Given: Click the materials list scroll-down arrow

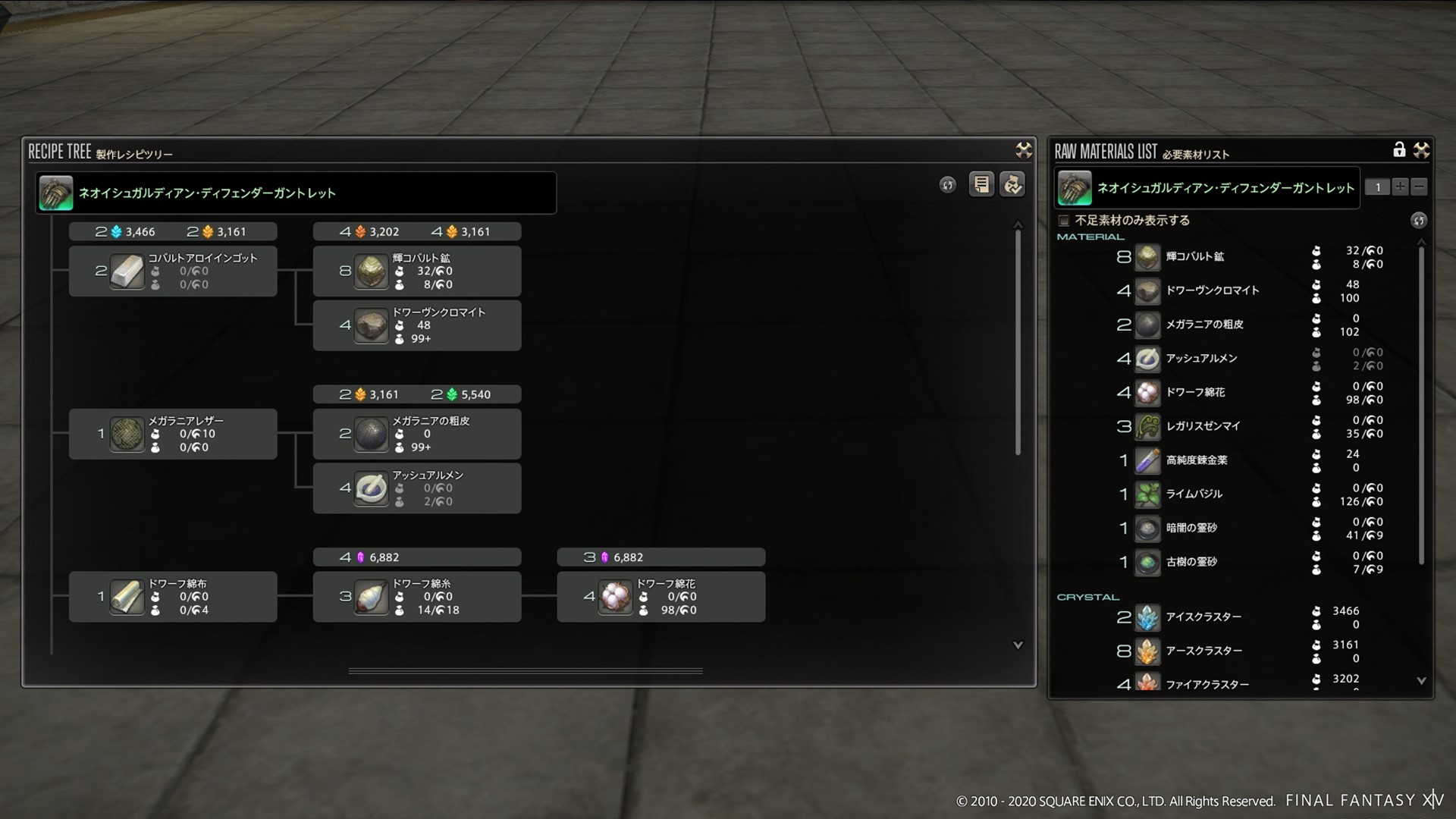Looking at the screenshot, I should pyautogui.click(x=1421, y=681).
